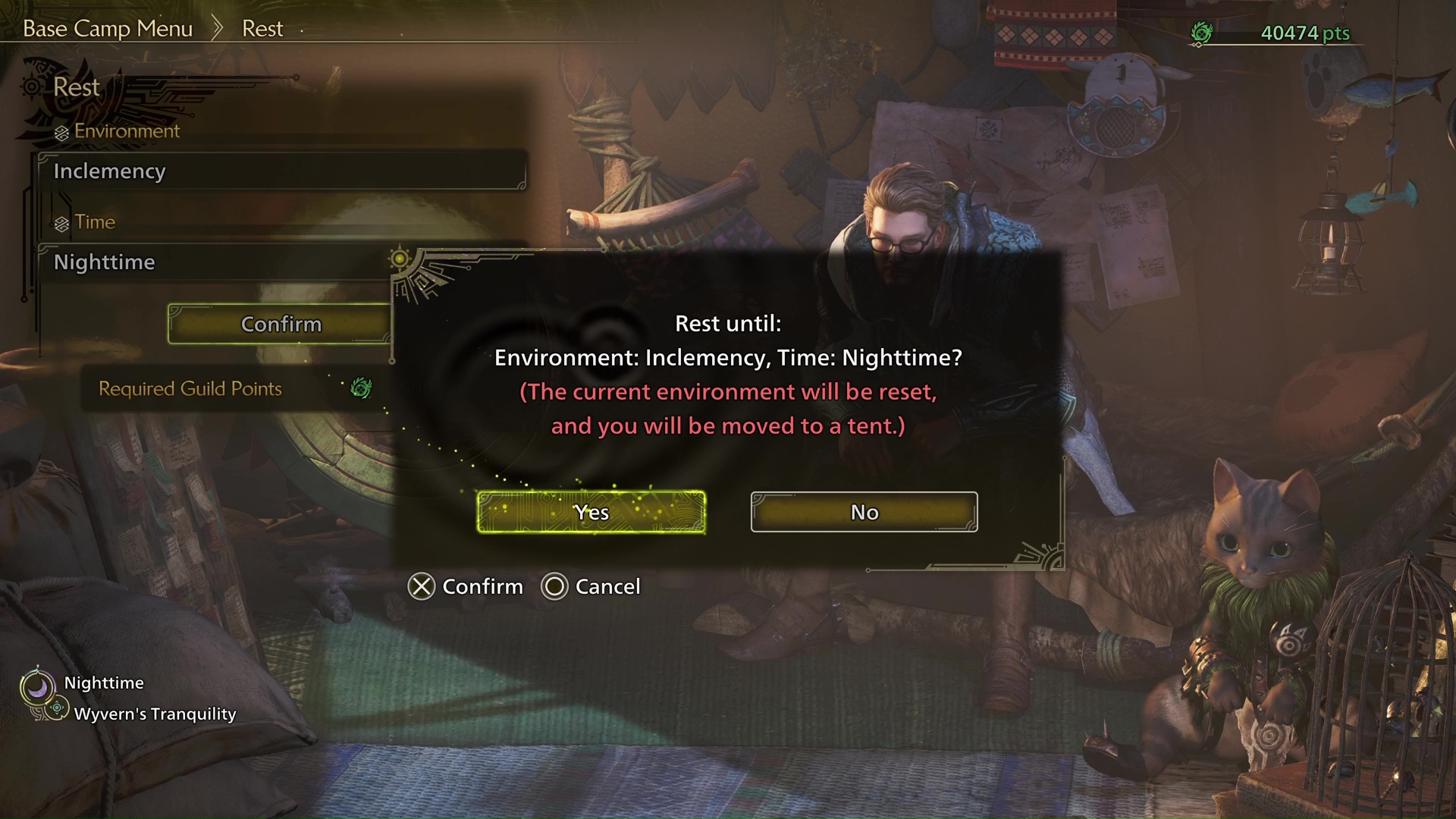Choose Yes in the rest dialog
The image size is (1456, 819).
coord(591,513)
